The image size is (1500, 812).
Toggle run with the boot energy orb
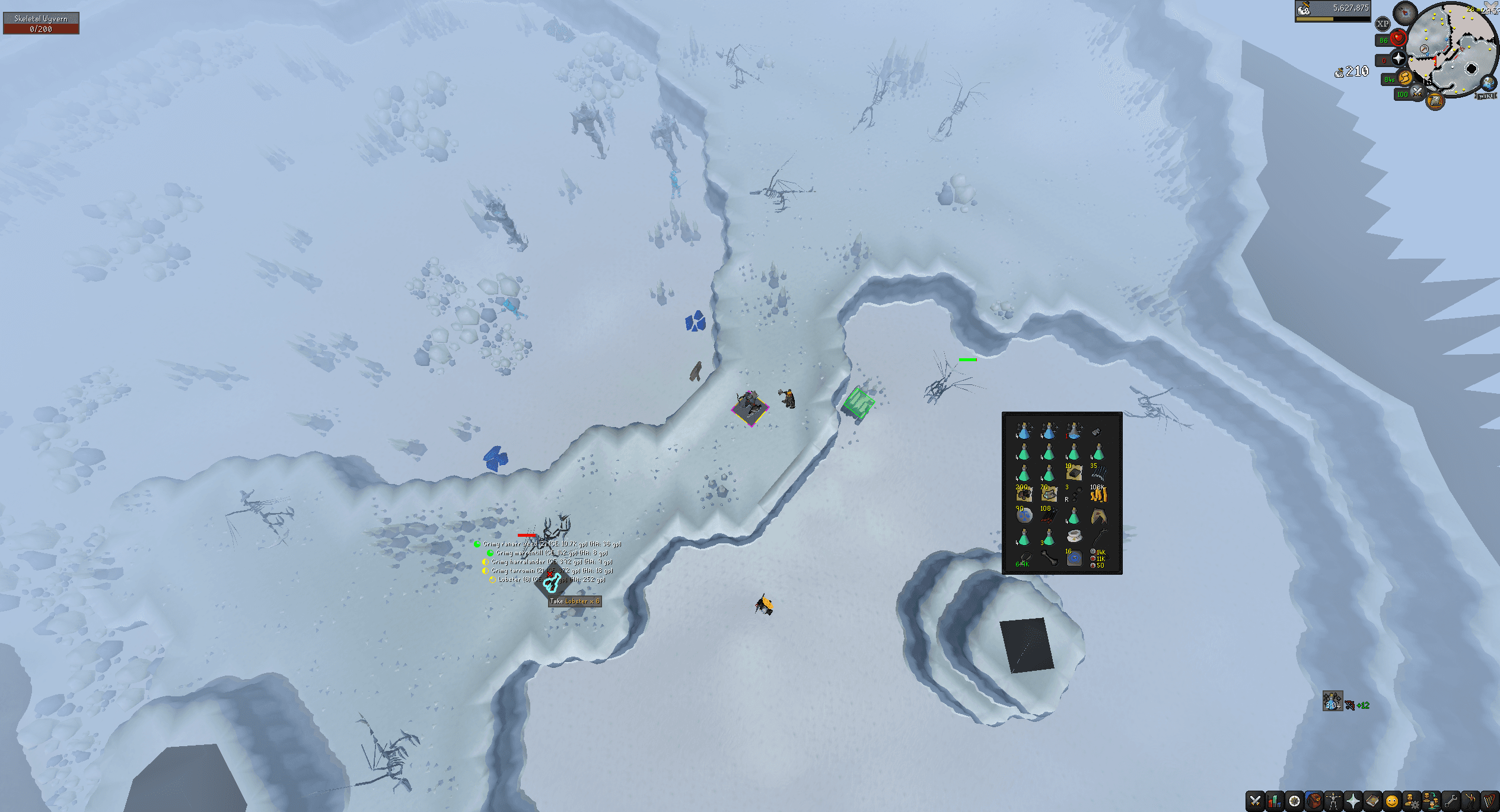[x=1405, y=78]
